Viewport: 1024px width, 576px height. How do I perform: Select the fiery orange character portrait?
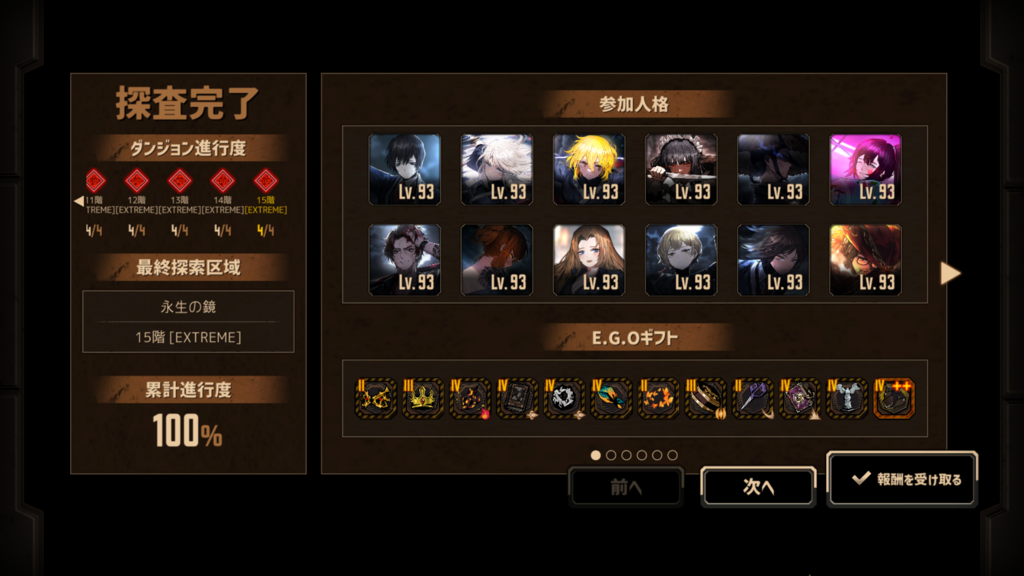click(865, 260)
